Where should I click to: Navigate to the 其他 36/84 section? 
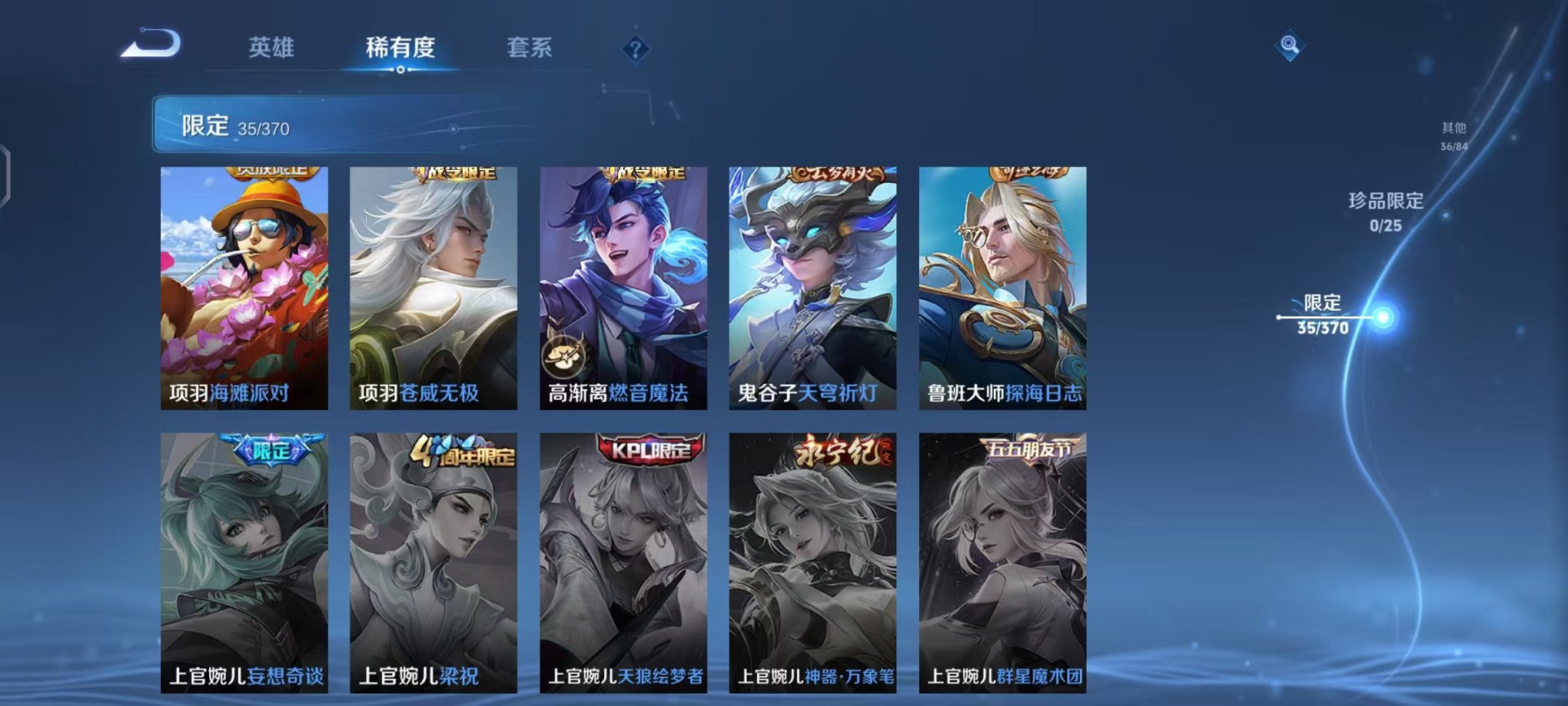(1453, 136)
